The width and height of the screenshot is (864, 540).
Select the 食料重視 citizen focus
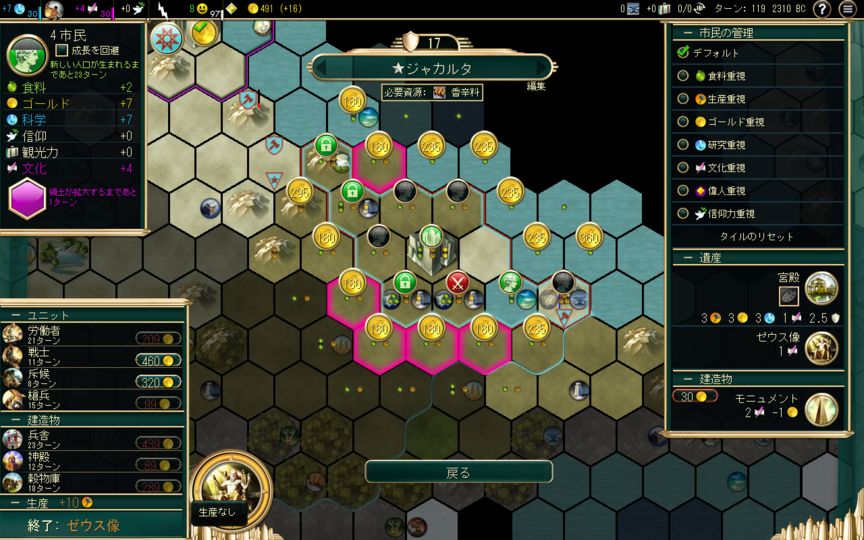point(683,75)
